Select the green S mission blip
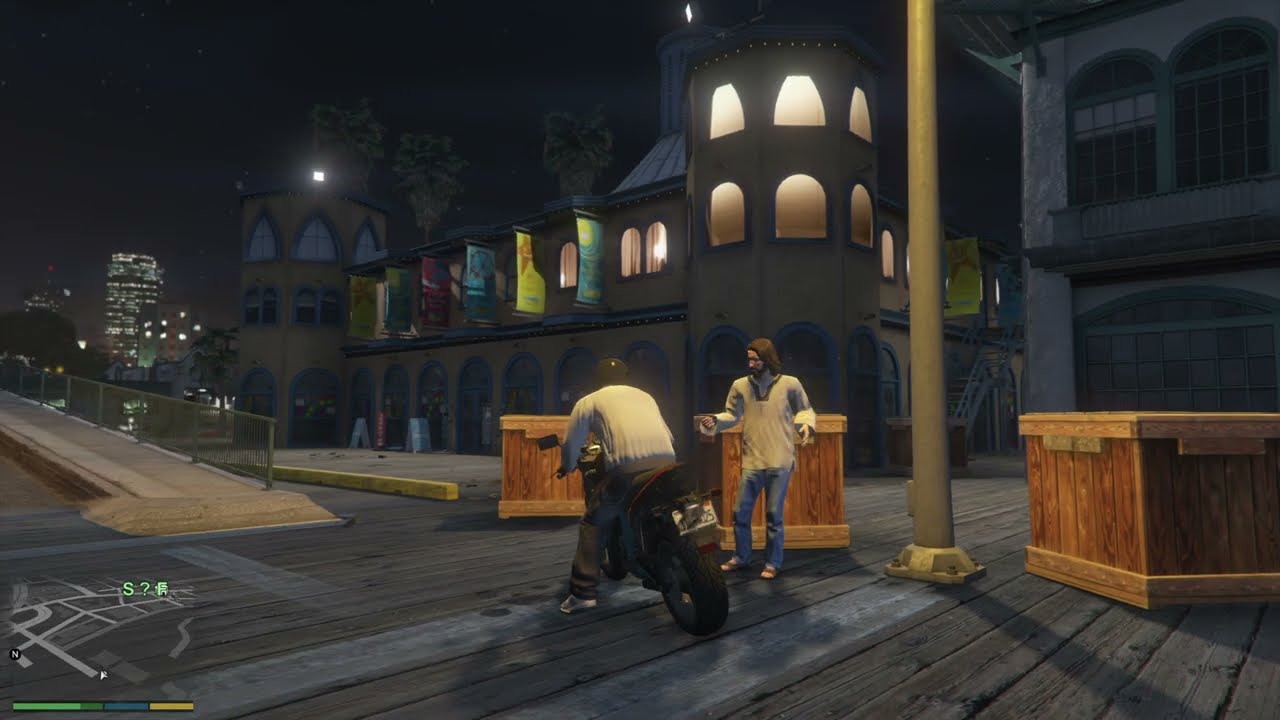 (128, 590)
